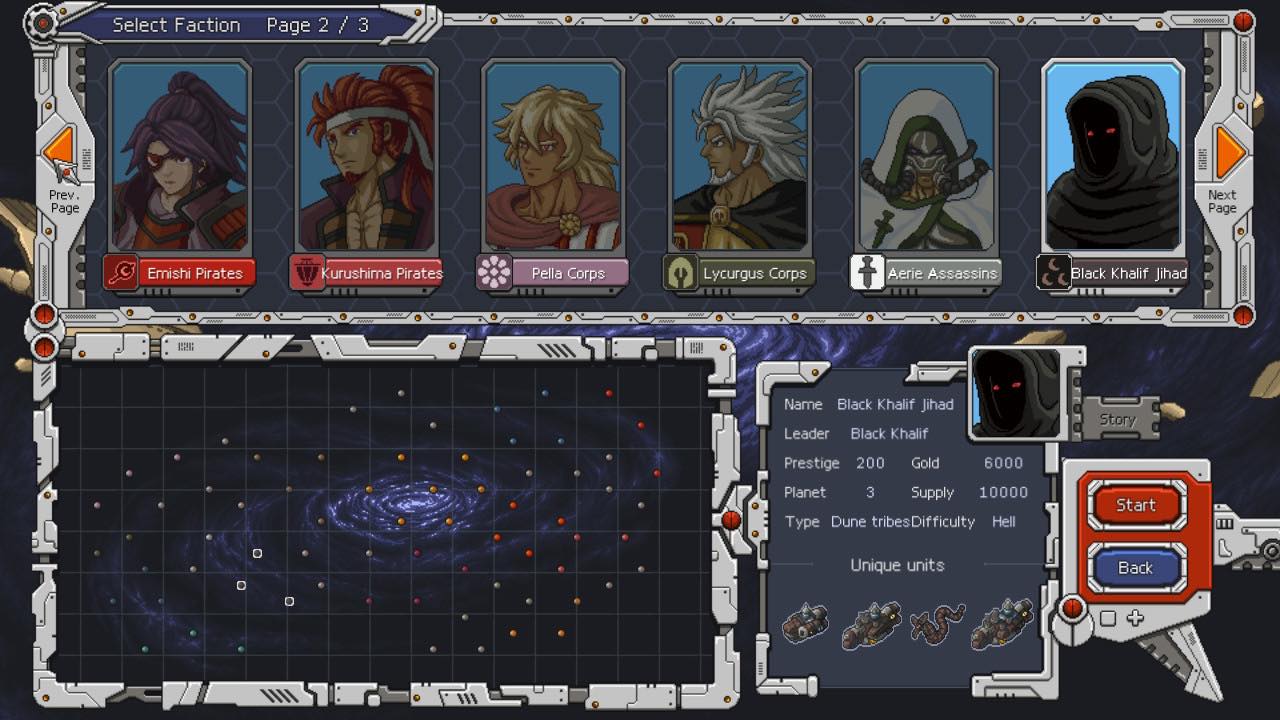Click the Black Khalif Jihad crescent emblem icon
This screenshot has height=720, width=1280.
[1053, 271]
